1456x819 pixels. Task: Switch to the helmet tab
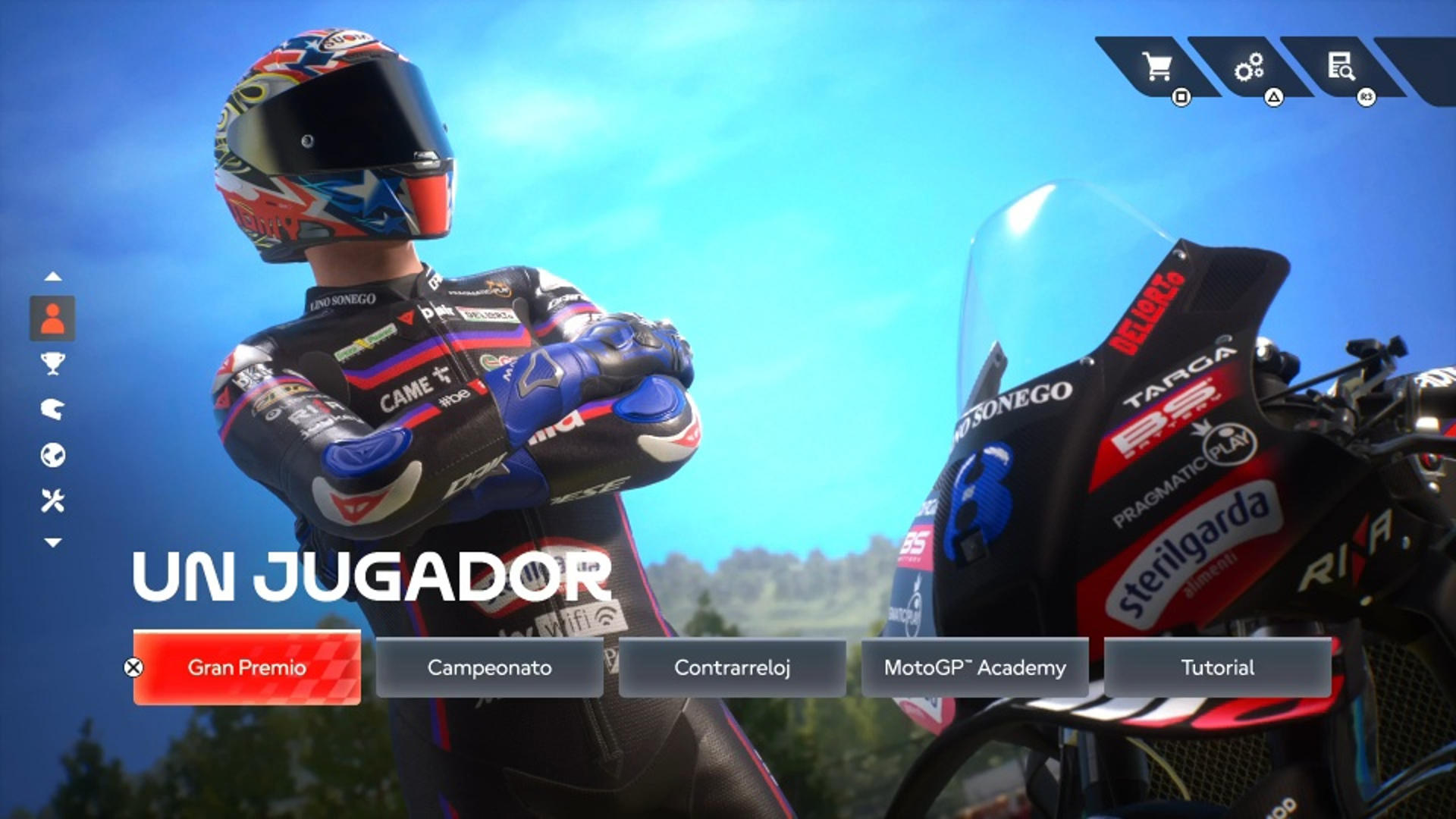point(52,409)
